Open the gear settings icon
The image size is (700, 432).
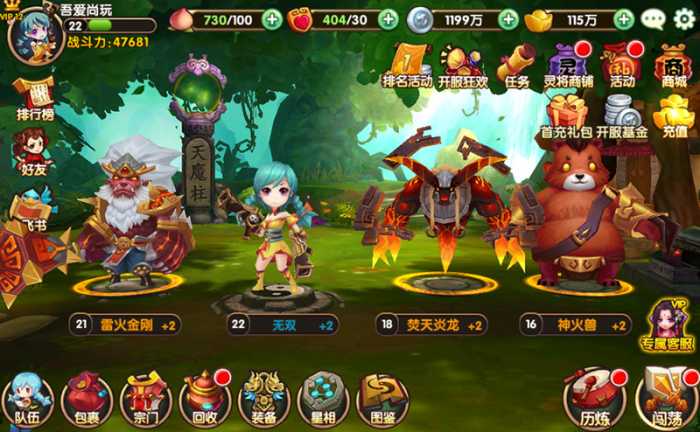(x=684, y=18)
